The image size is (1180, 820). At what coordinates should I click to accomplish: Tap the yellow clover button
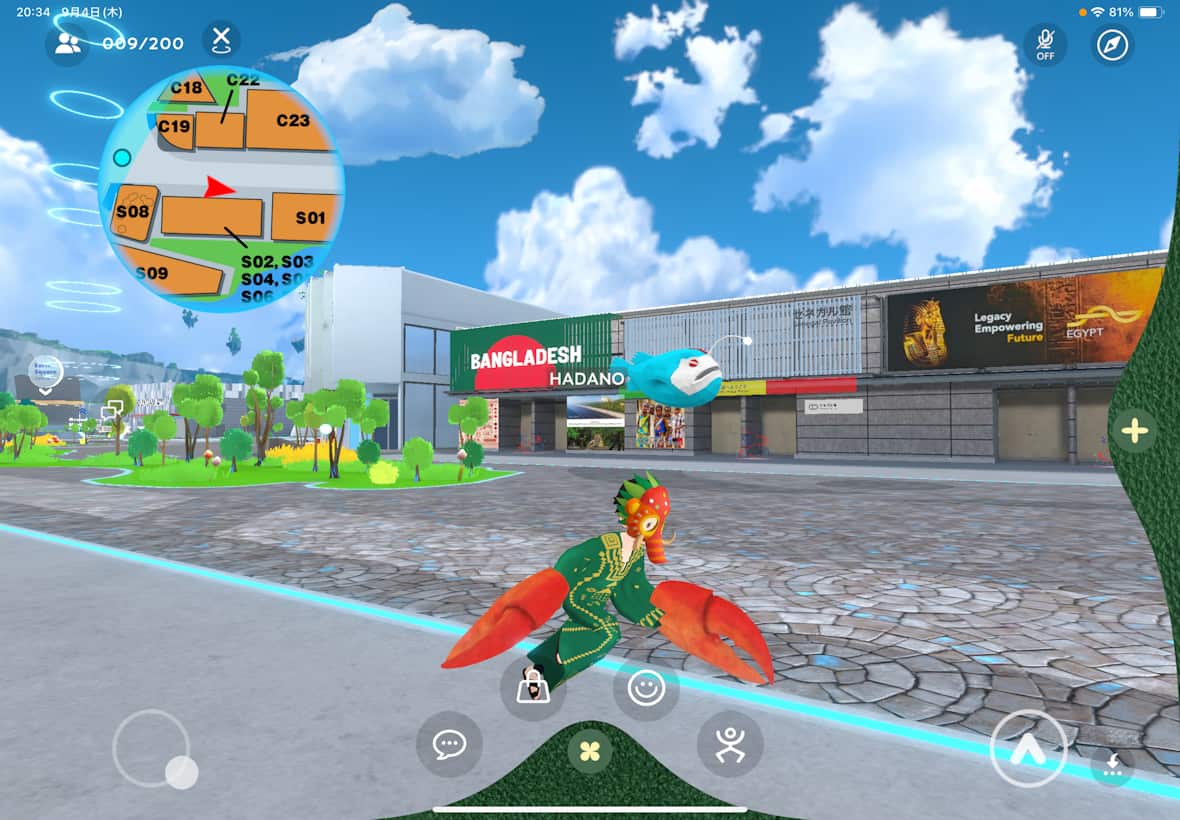tap(590, 749)
